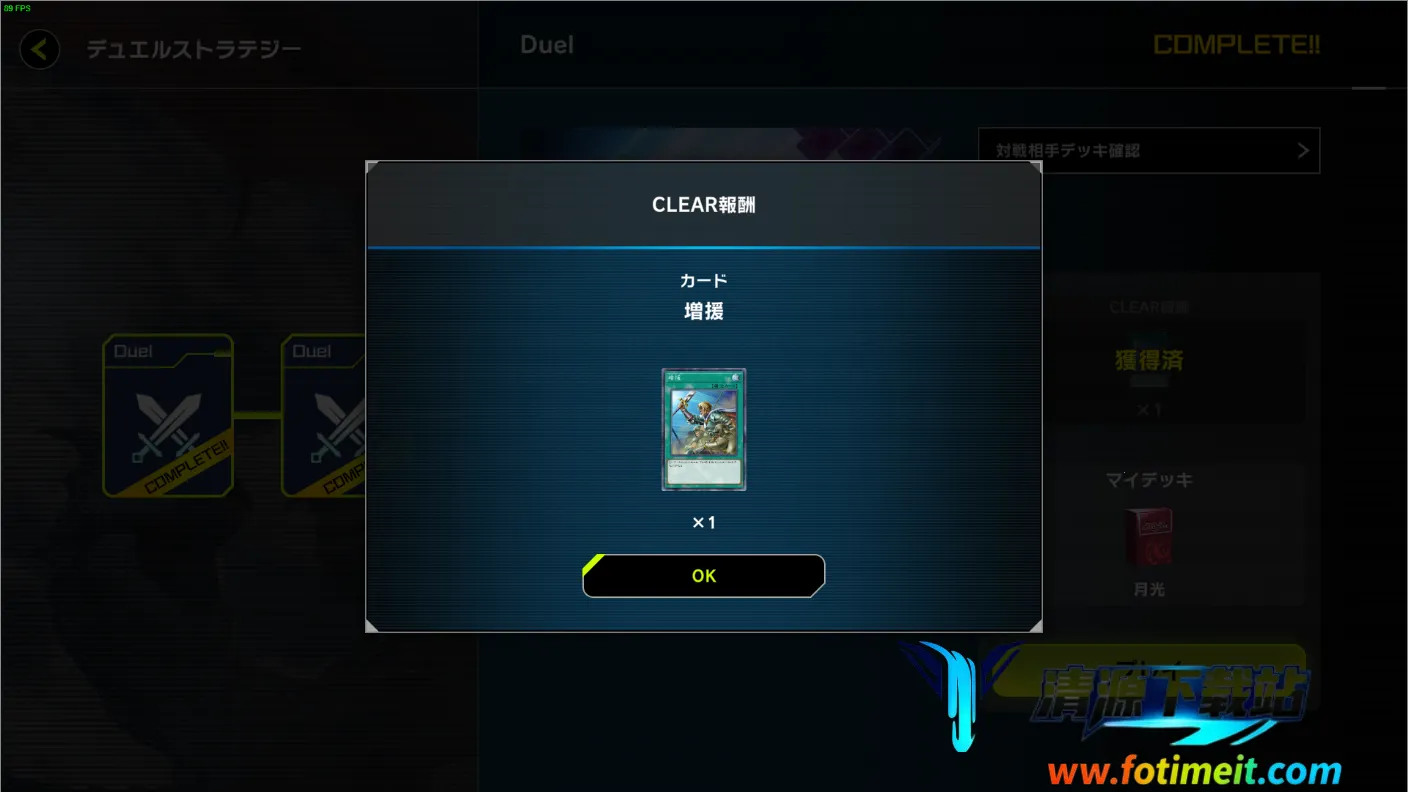1408x792 pixels.
Task: Inspect the 増援 reward card
Action: click(704, 429)
